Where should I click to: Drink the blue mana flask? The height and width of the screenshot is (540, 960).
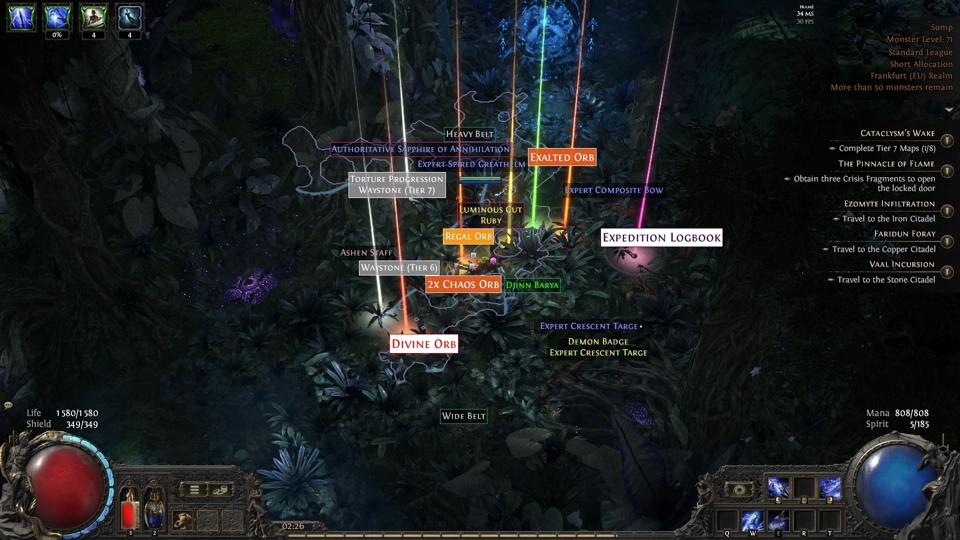pos(154,510)
